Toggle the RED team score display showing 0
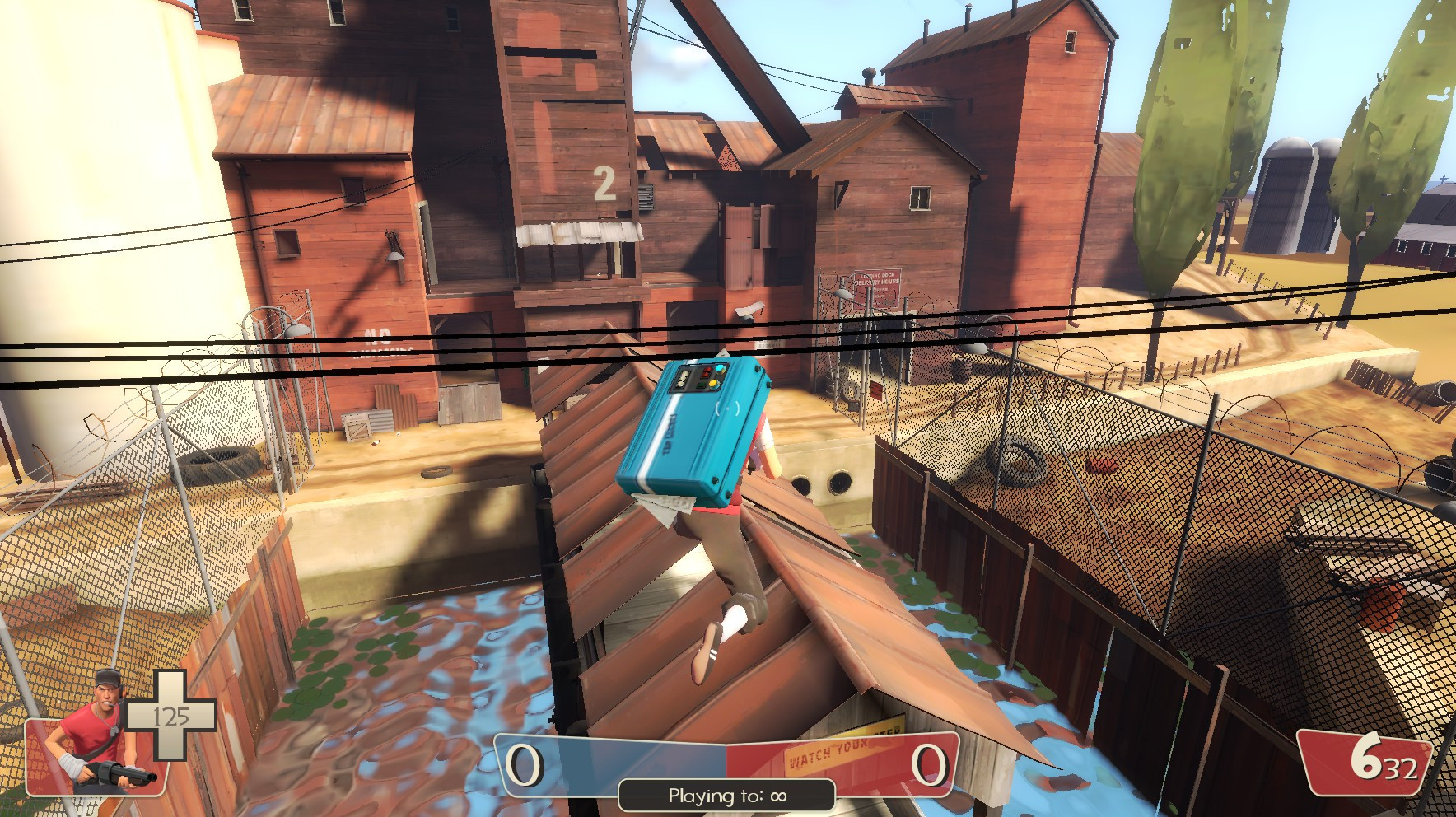 pyautogui.click(x=928, y=763)
